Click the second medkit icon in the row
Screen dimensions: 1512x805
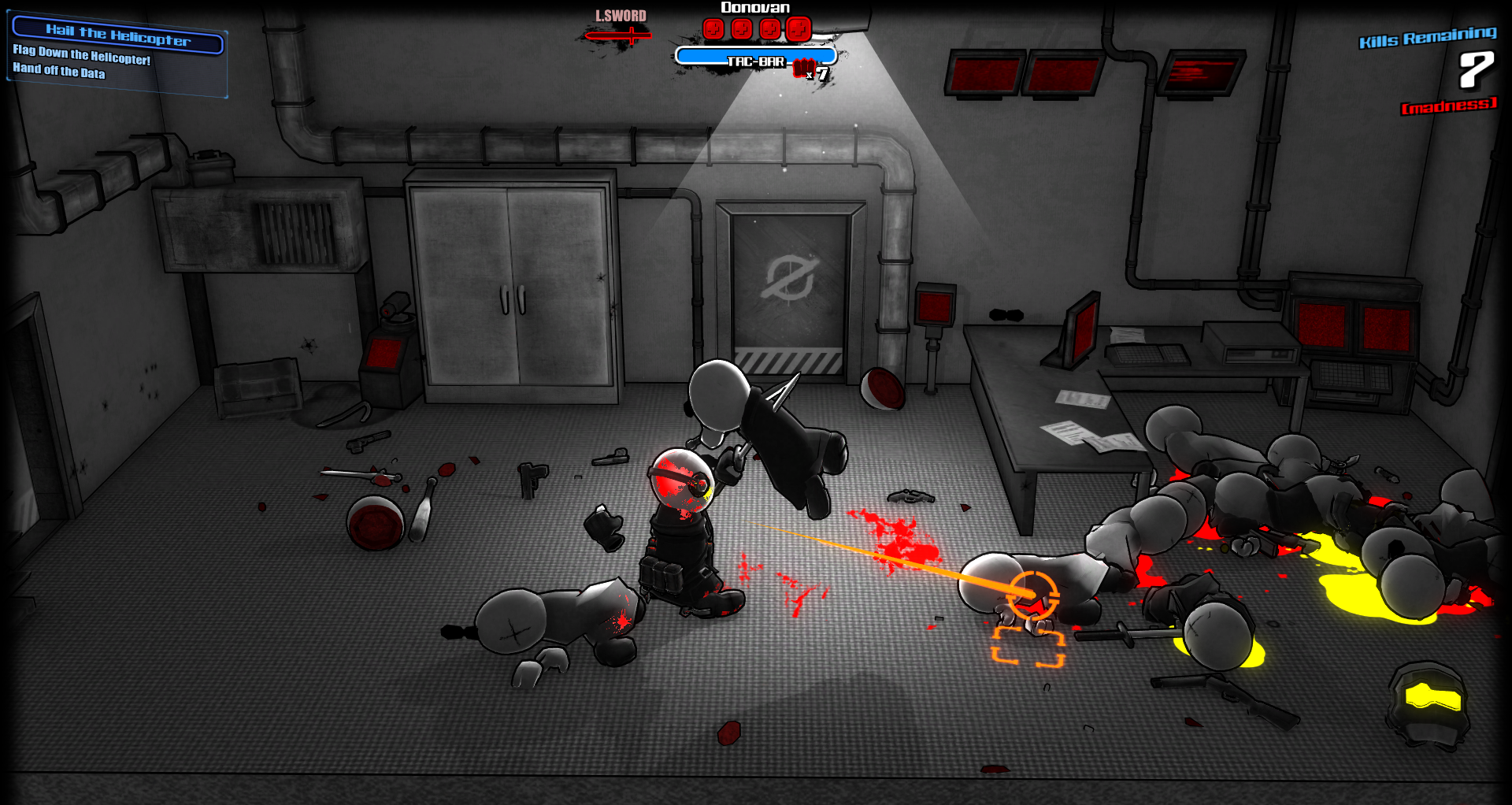741,29
